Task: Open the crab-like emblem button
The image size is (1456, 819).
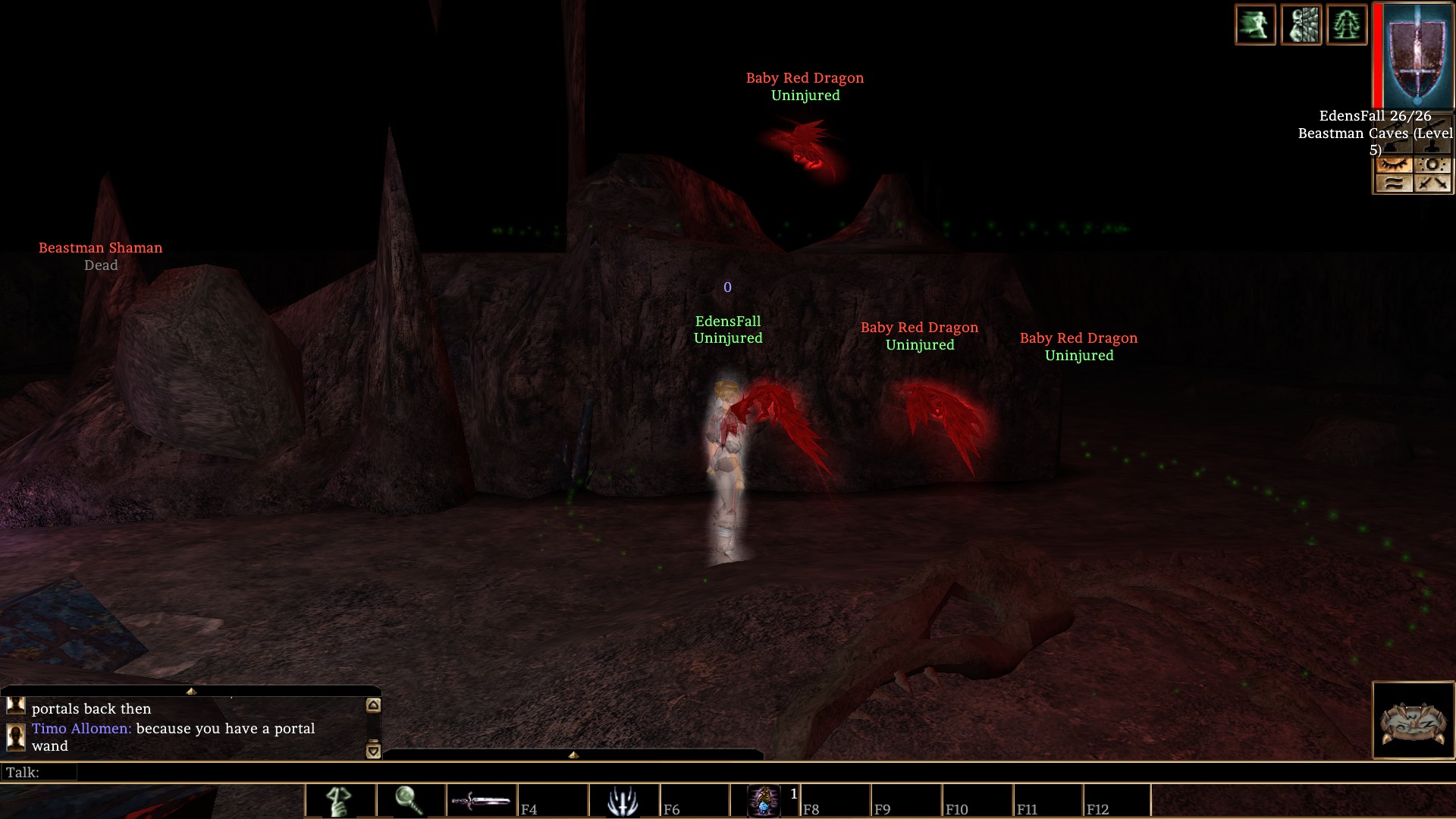Action: [1414, 720]
